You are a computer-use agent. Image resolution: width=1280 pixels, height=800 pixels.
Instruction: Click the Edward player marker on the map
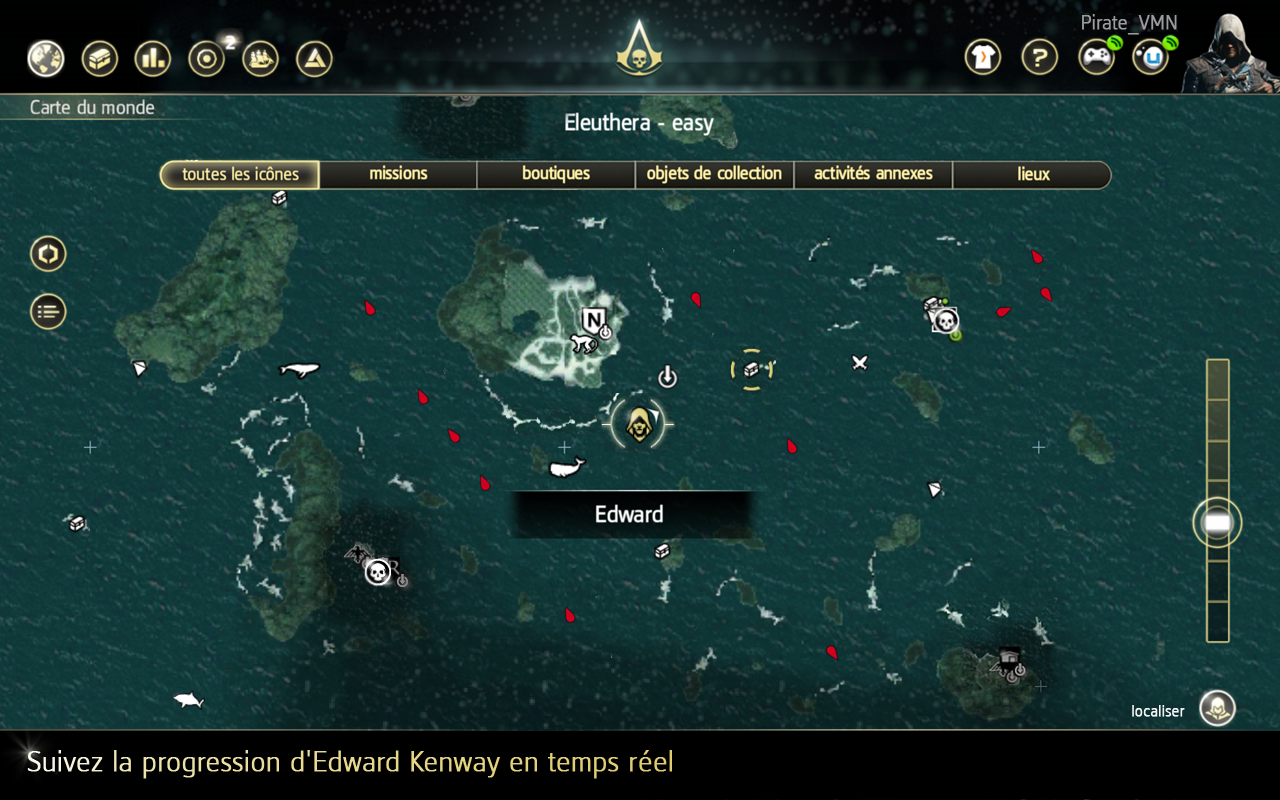click(640, 422)
